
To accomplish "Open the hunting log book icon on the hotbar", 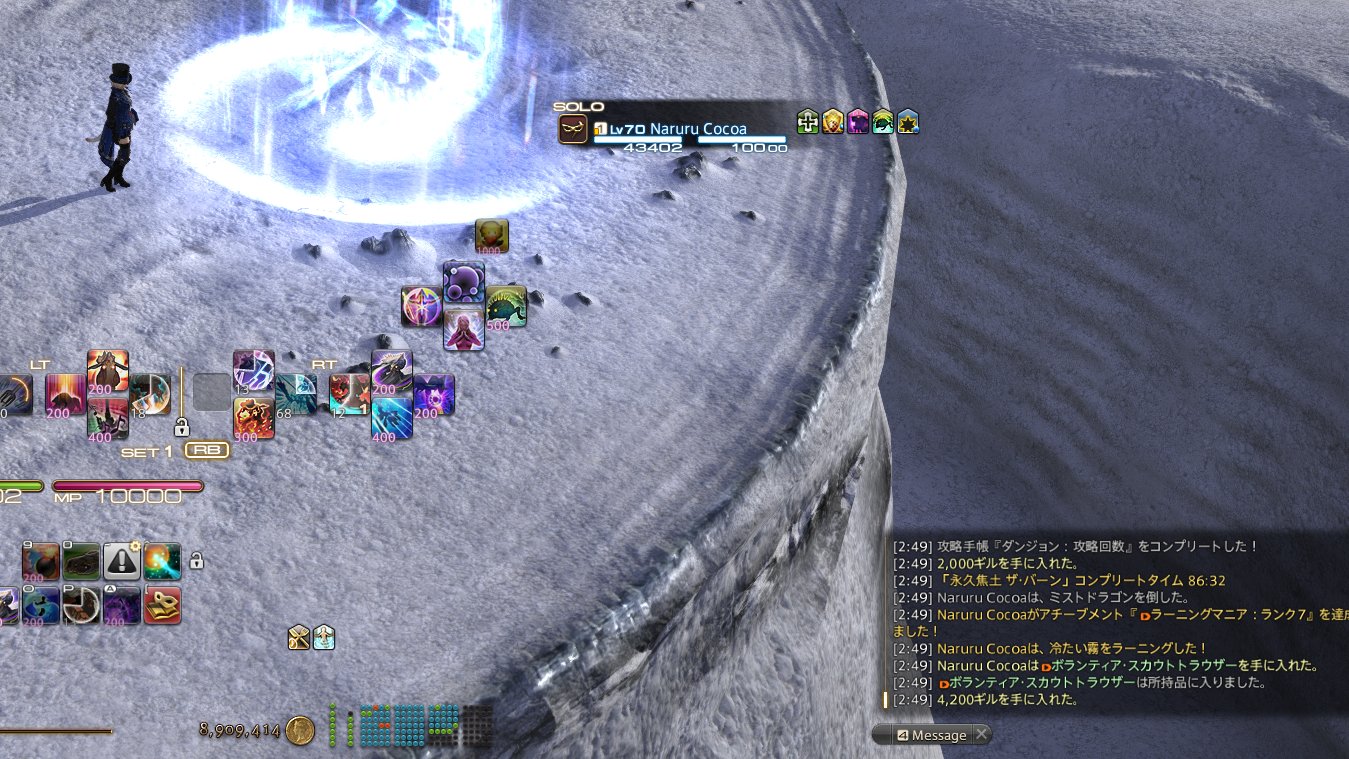I will coord(162,606).
